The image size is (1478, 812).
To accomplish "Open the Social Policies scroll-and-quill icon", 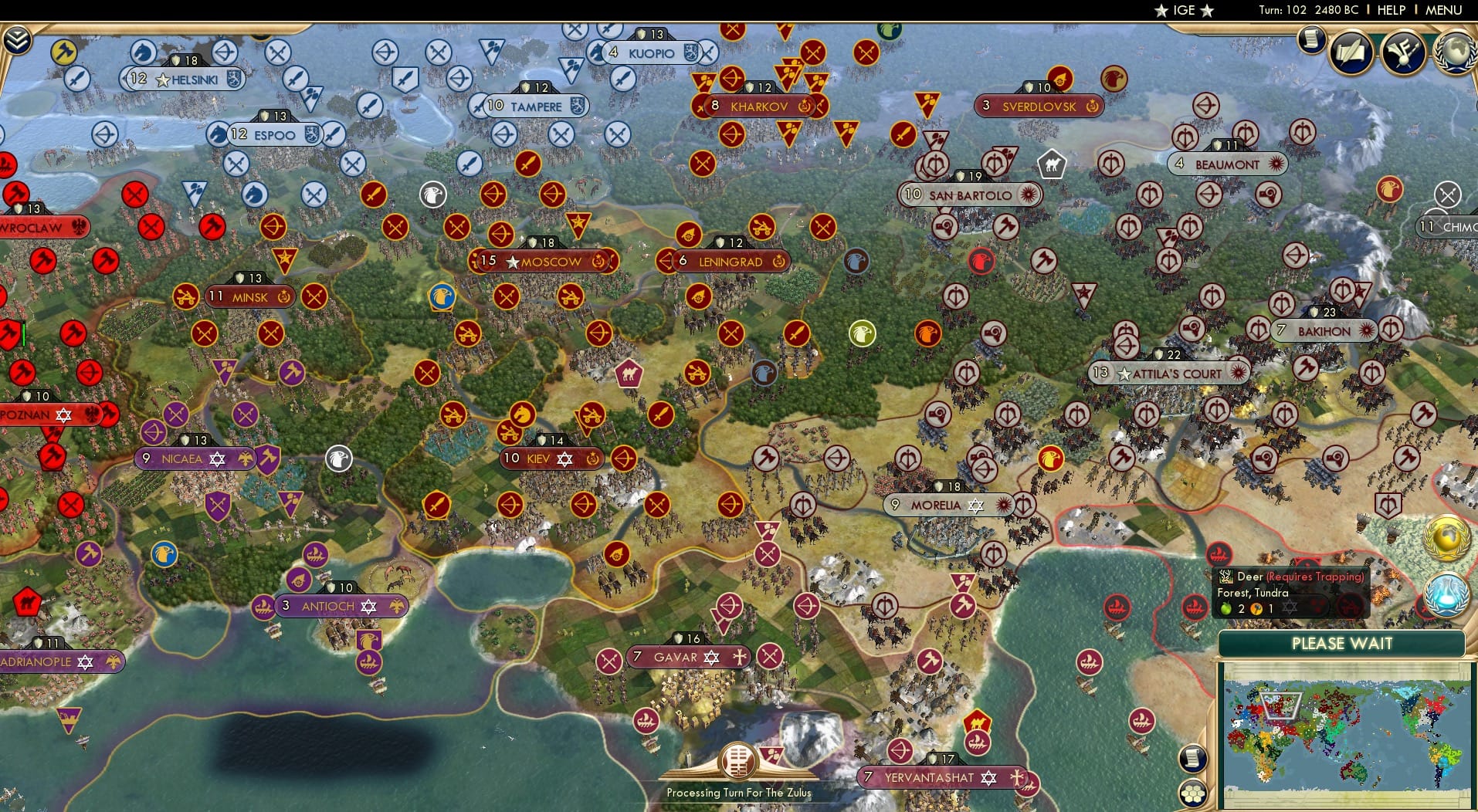I will click(x=1351, y=52).
